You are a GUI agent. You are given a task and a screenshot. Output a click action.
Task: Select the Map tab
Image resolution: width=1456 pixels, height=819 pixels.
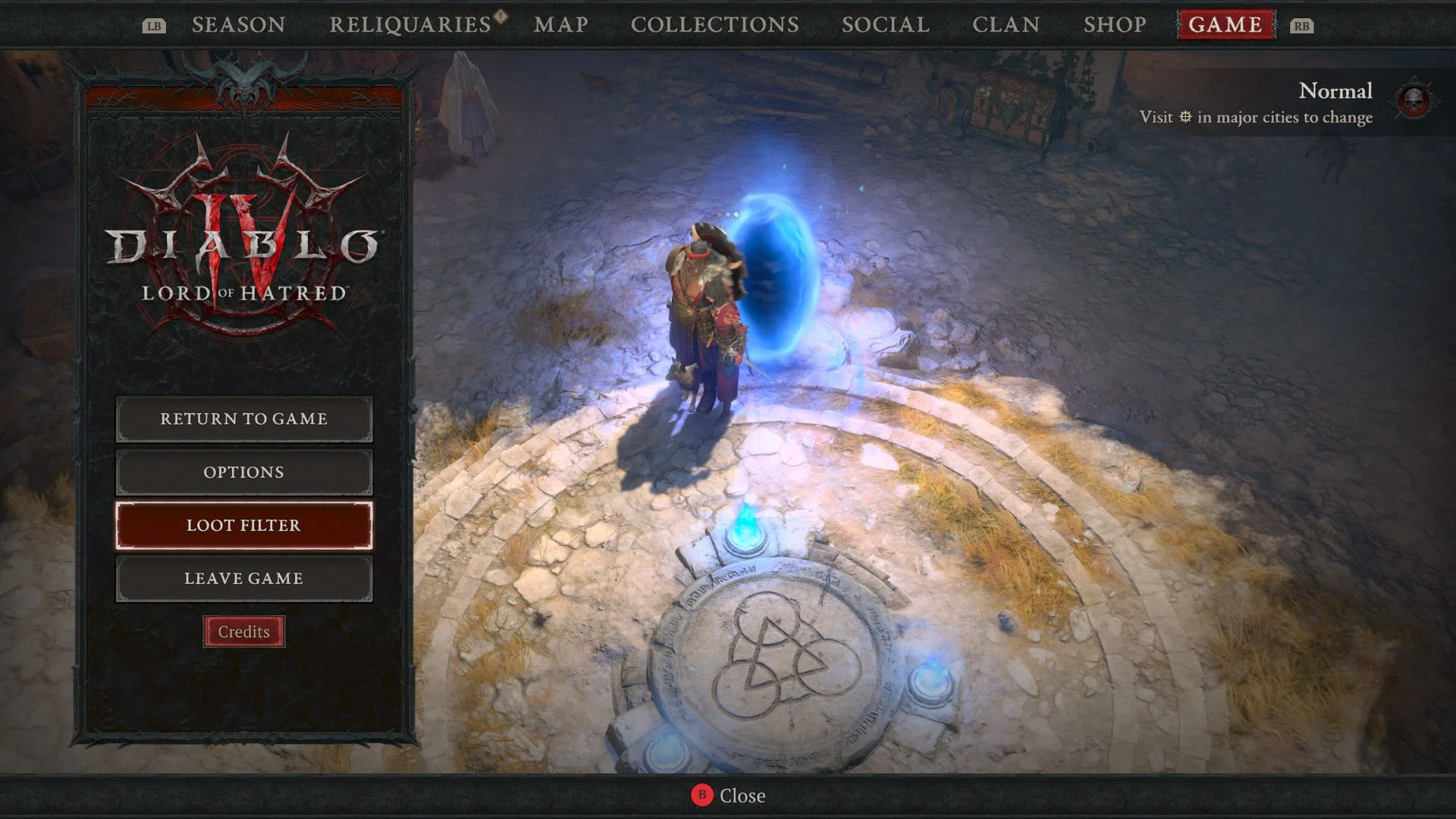(561, 25)
